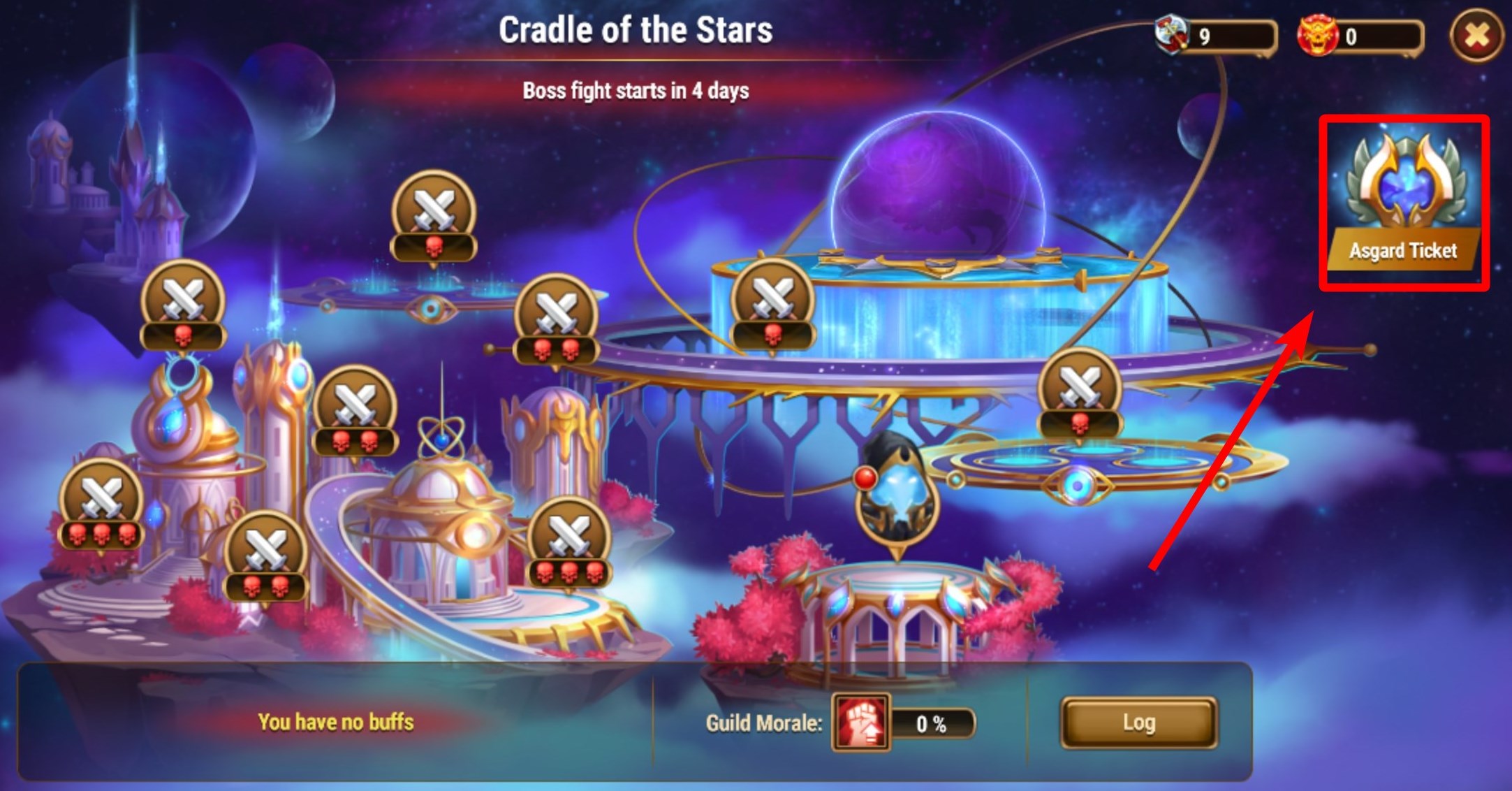Select the Guild Morale fist icon
This screenshot has height=791, width=1512.
(860, 723)
